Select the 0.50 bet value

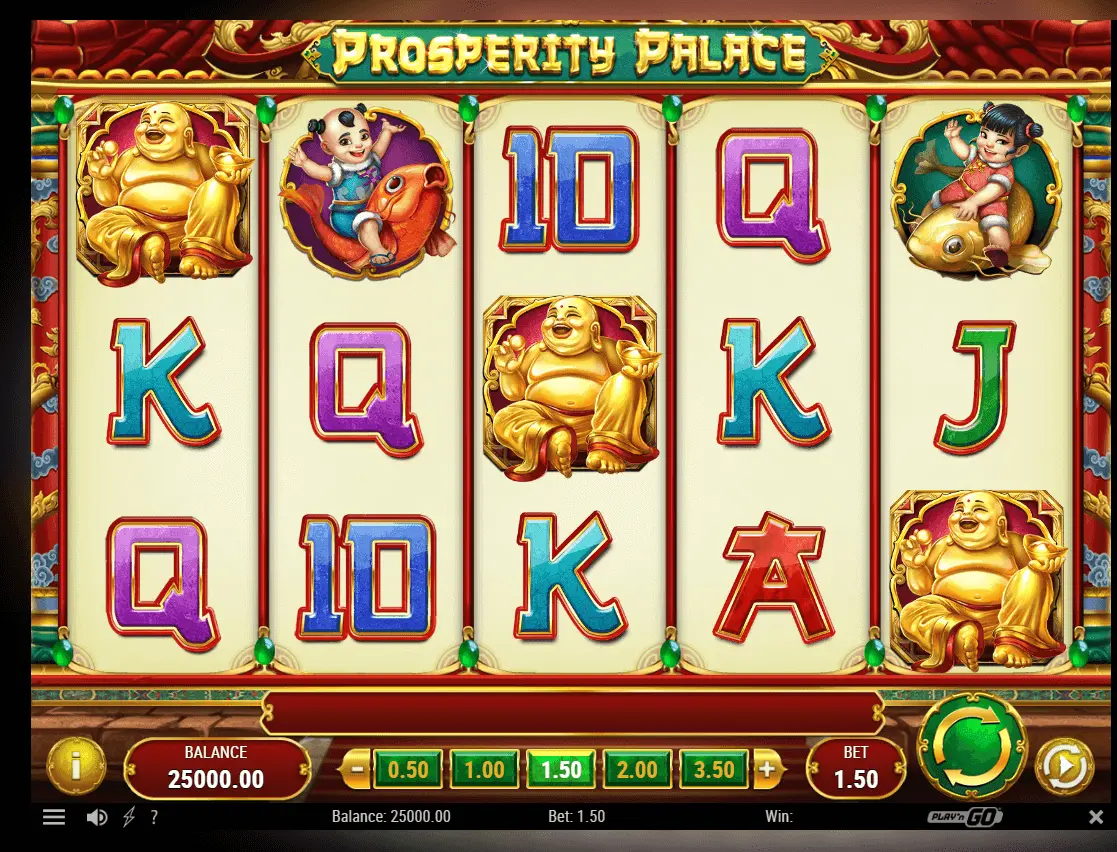coord(407,770)
